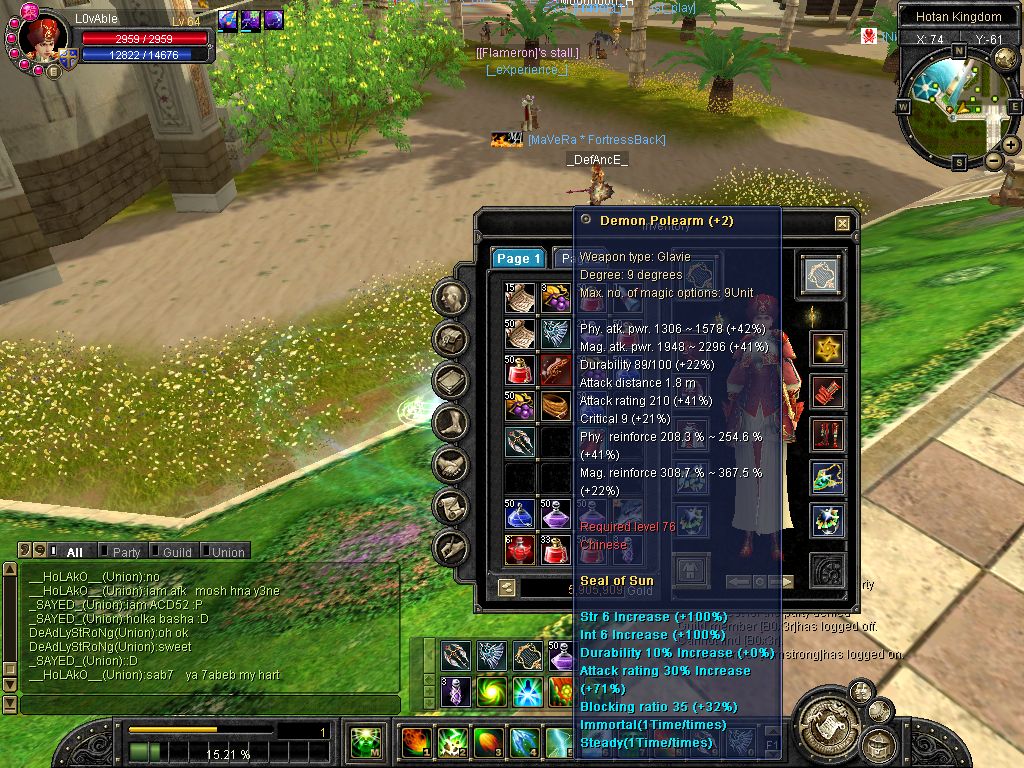Open the Union chat tab
Viewport: 1024px width, 768px height.
click(x=227, y=551)
